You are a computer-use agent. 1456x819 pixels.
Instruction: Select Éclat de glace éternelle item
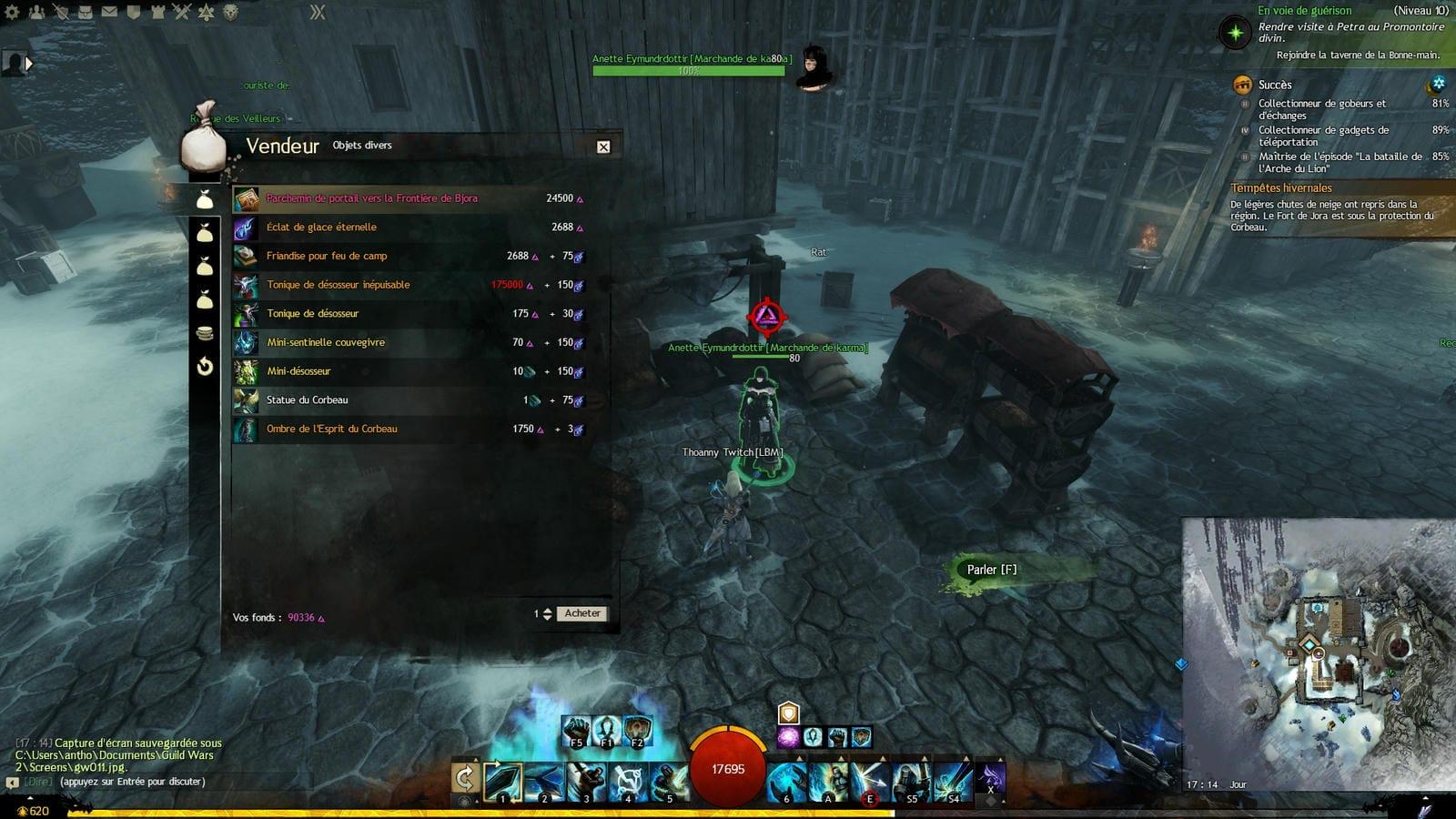tap(321, 227)
